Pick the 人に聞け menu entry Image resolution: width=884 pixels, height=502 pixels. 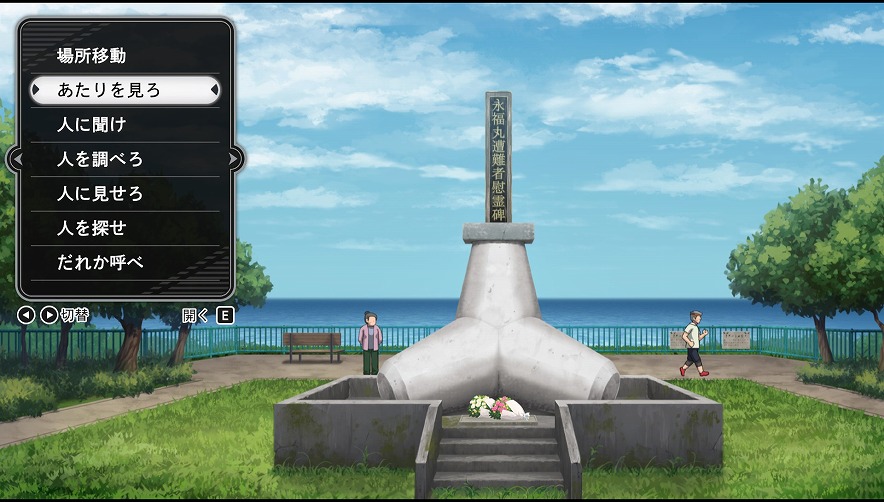point(92,125)
